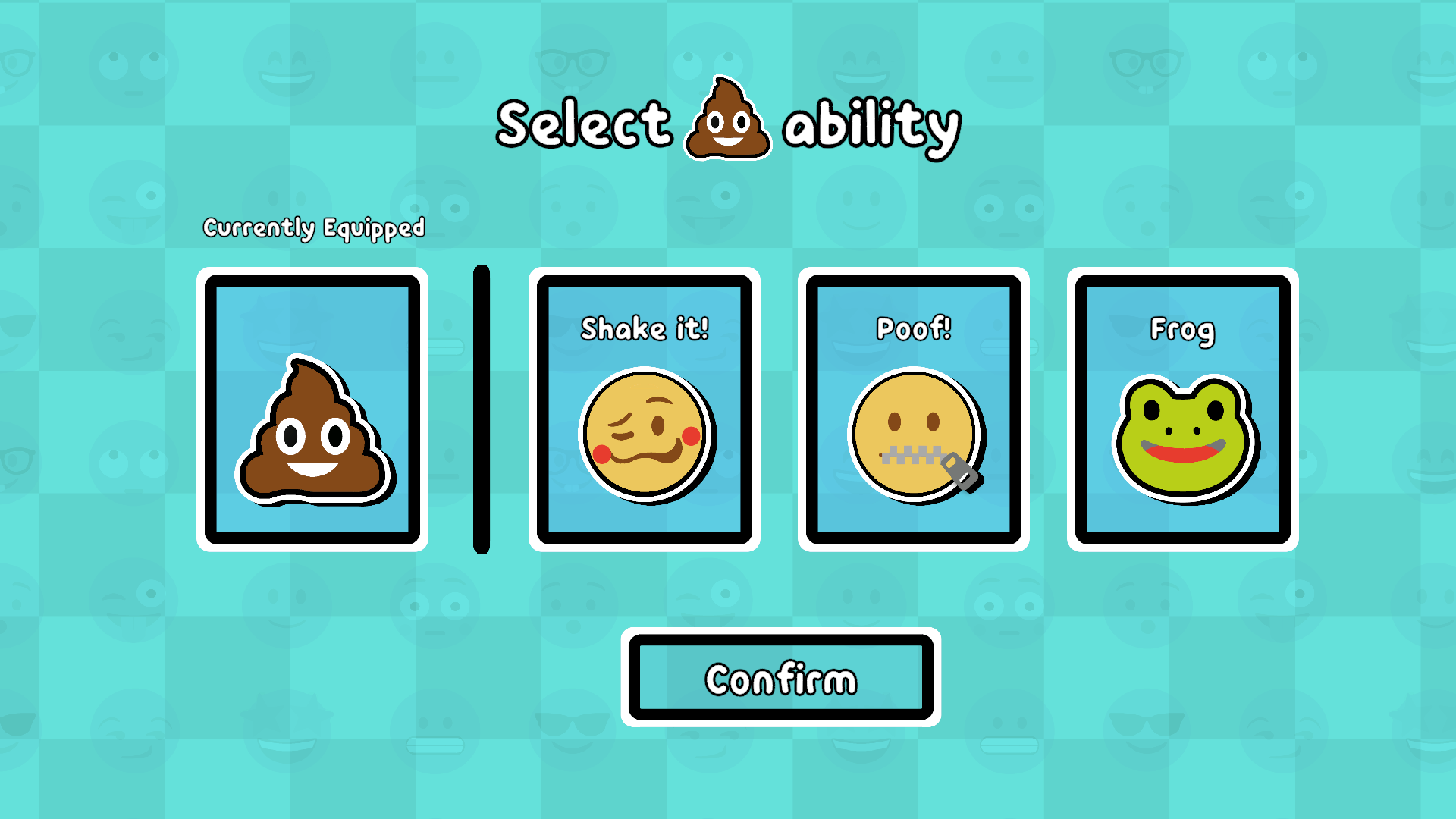1456x819 pixels.
Task: Toggle the Shake it! ability selection
Action: click(x=645, y=409)
